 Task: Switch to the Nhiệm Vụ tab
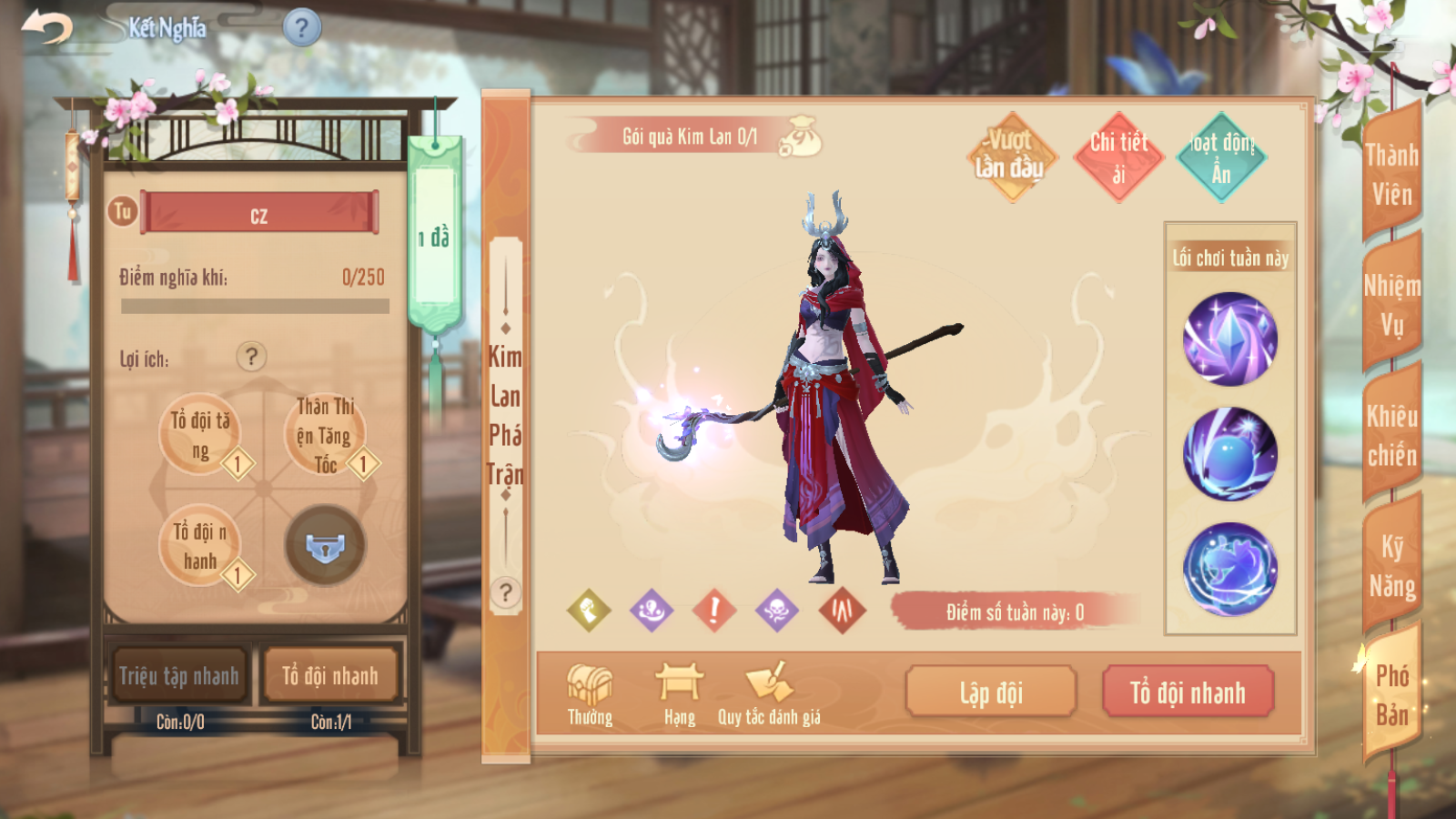[1391, 305]
